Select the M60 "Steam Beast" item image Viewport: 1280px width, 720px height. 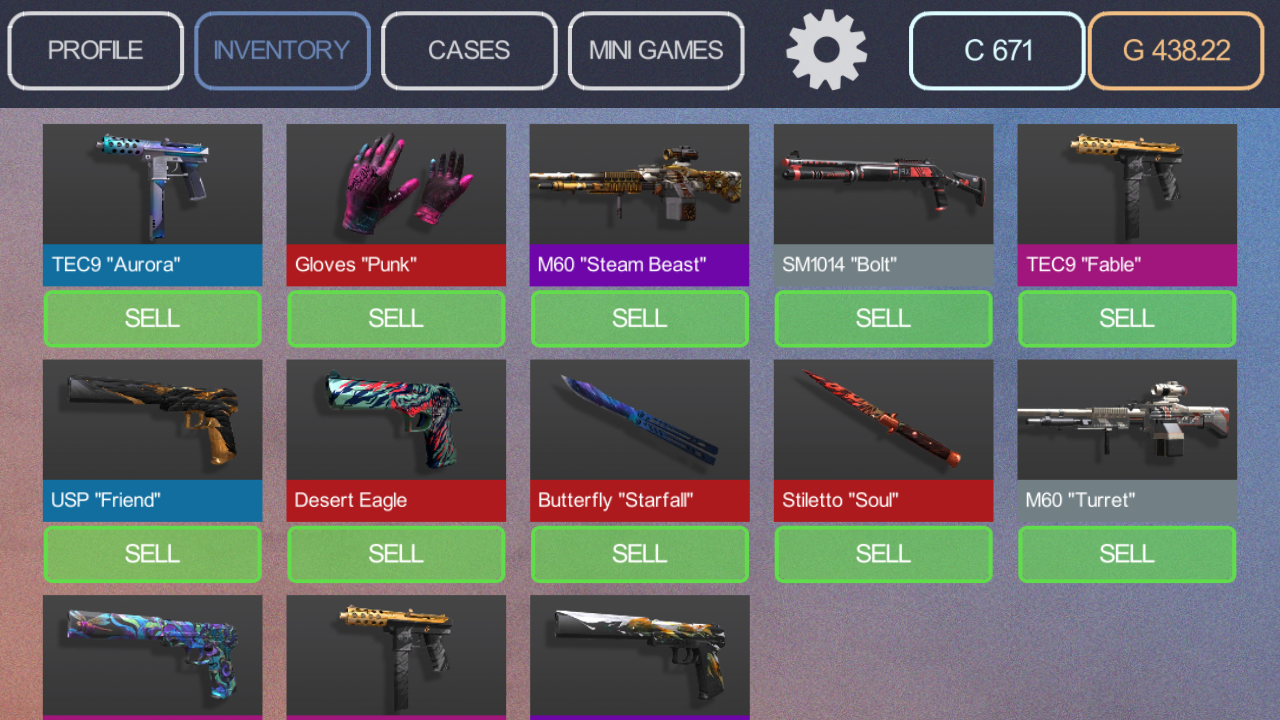(639, 183)
